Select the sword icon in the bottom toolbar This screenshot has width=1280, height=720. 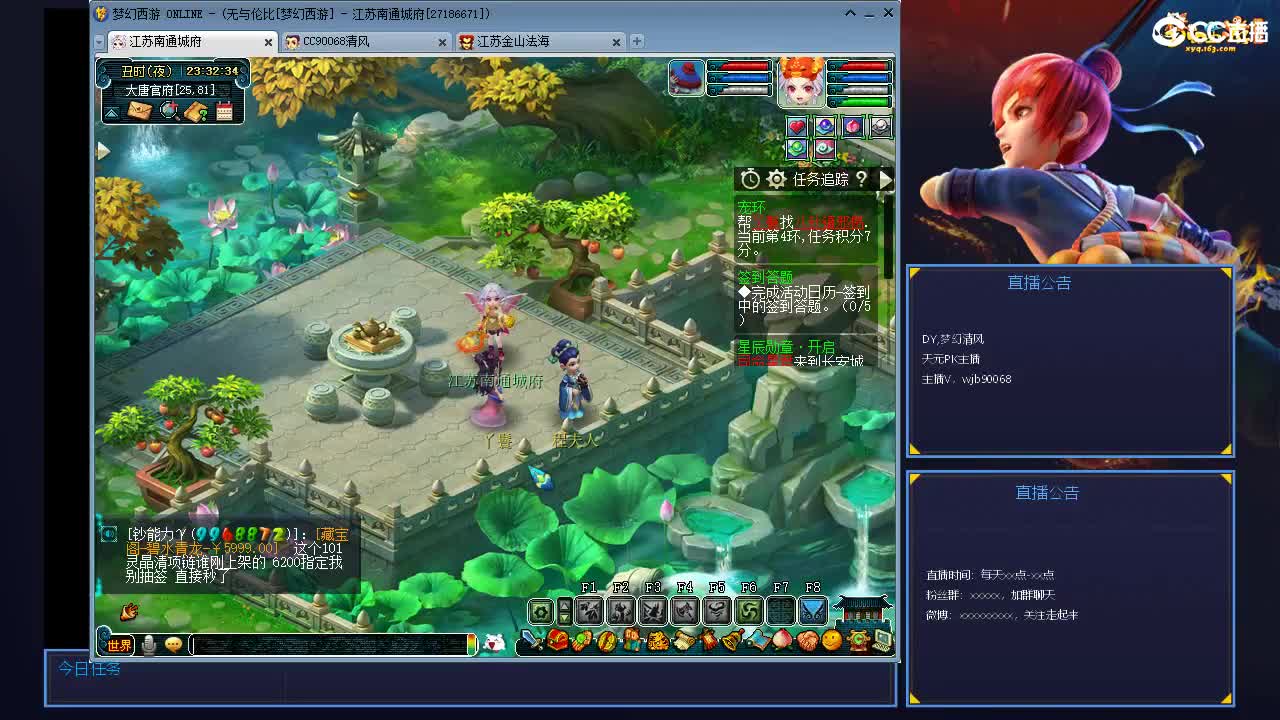[x=530, y=641]
